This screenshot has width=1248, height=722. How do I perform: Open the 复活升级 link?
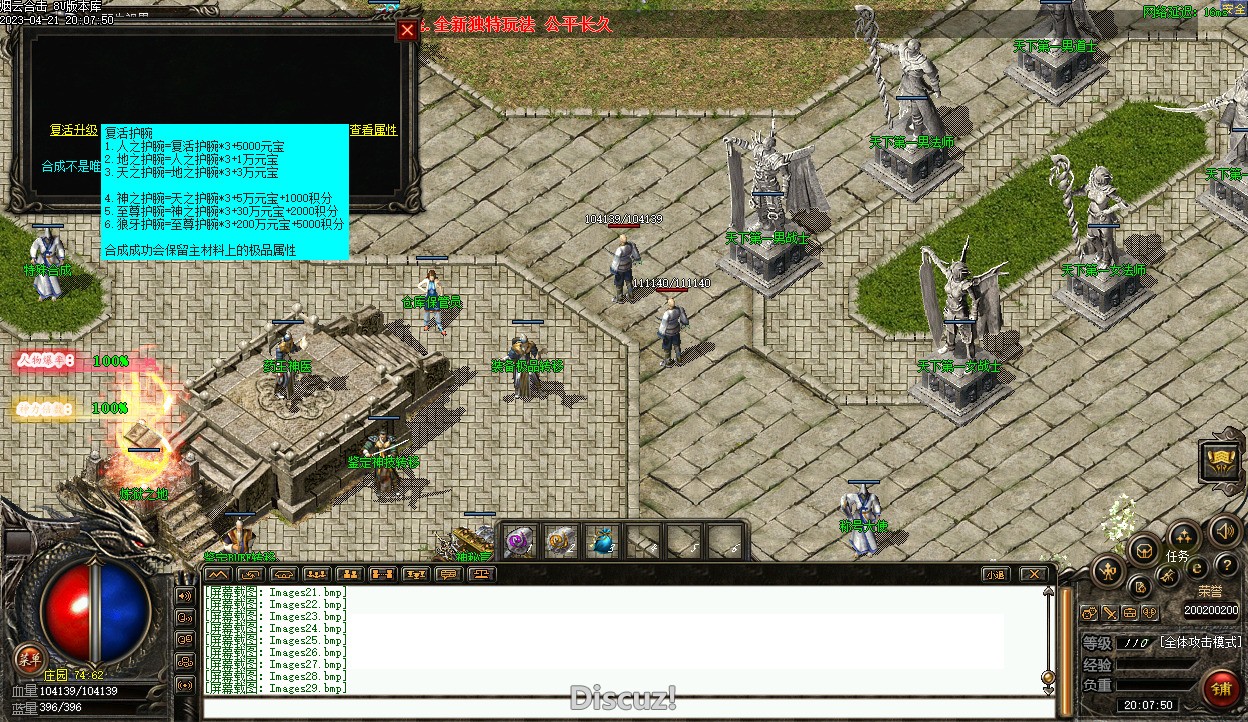point(74,131)
